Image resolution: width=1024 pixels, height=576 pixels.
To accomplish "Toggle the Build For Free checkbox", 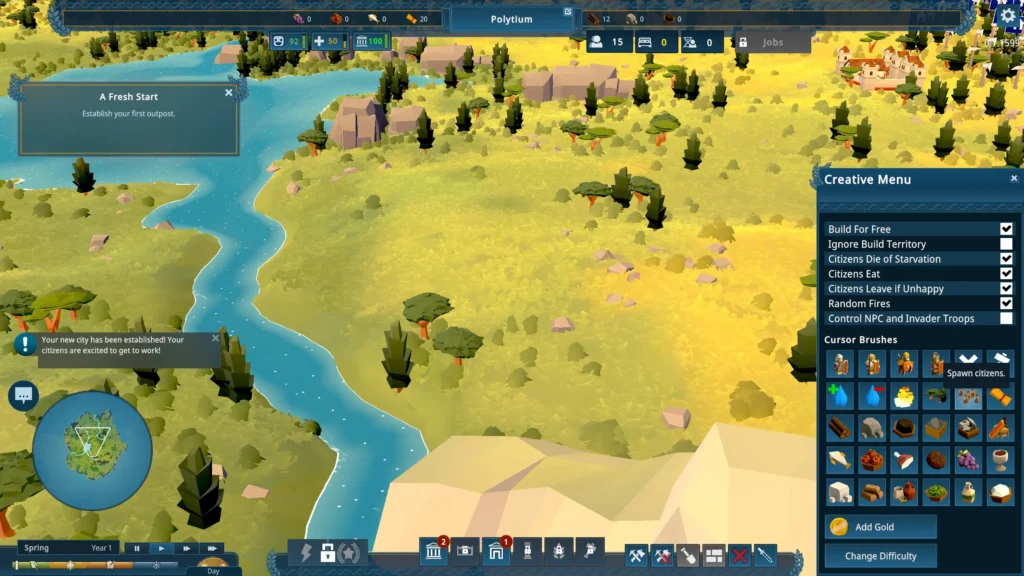I will pos(1006,229).
